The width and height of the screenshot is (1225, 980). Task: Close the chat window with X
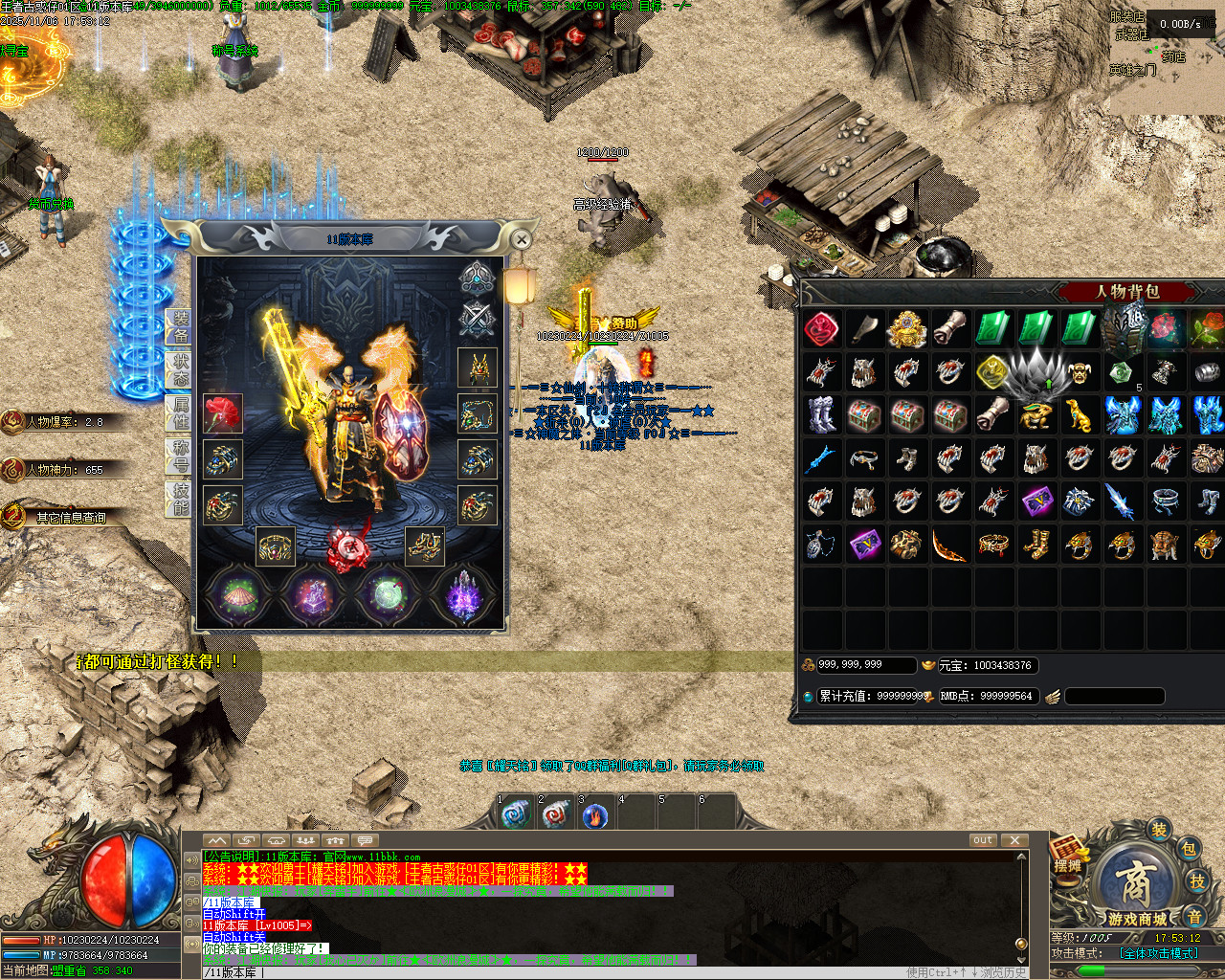pyautogui.click(x=1014, y=840)
